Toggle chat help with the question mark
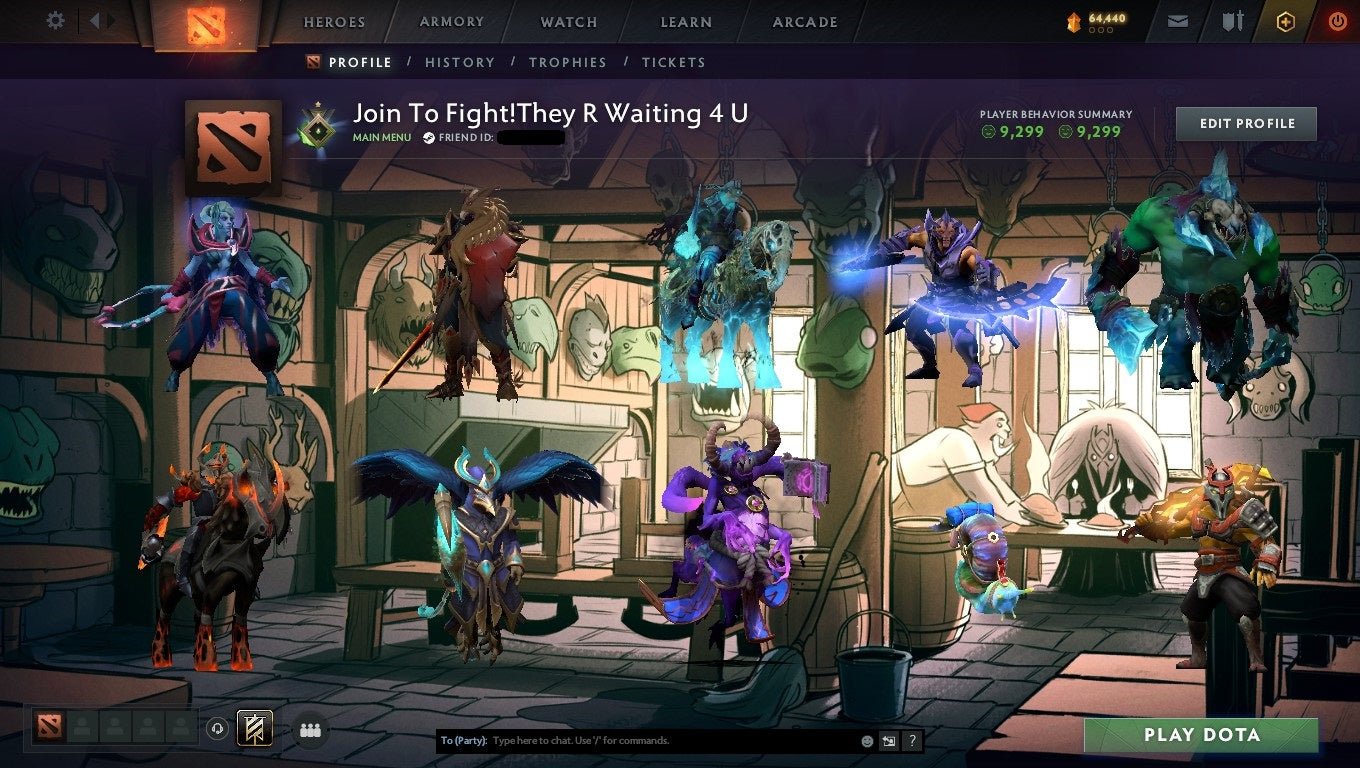1360x768 pixels. coord(911,740)
